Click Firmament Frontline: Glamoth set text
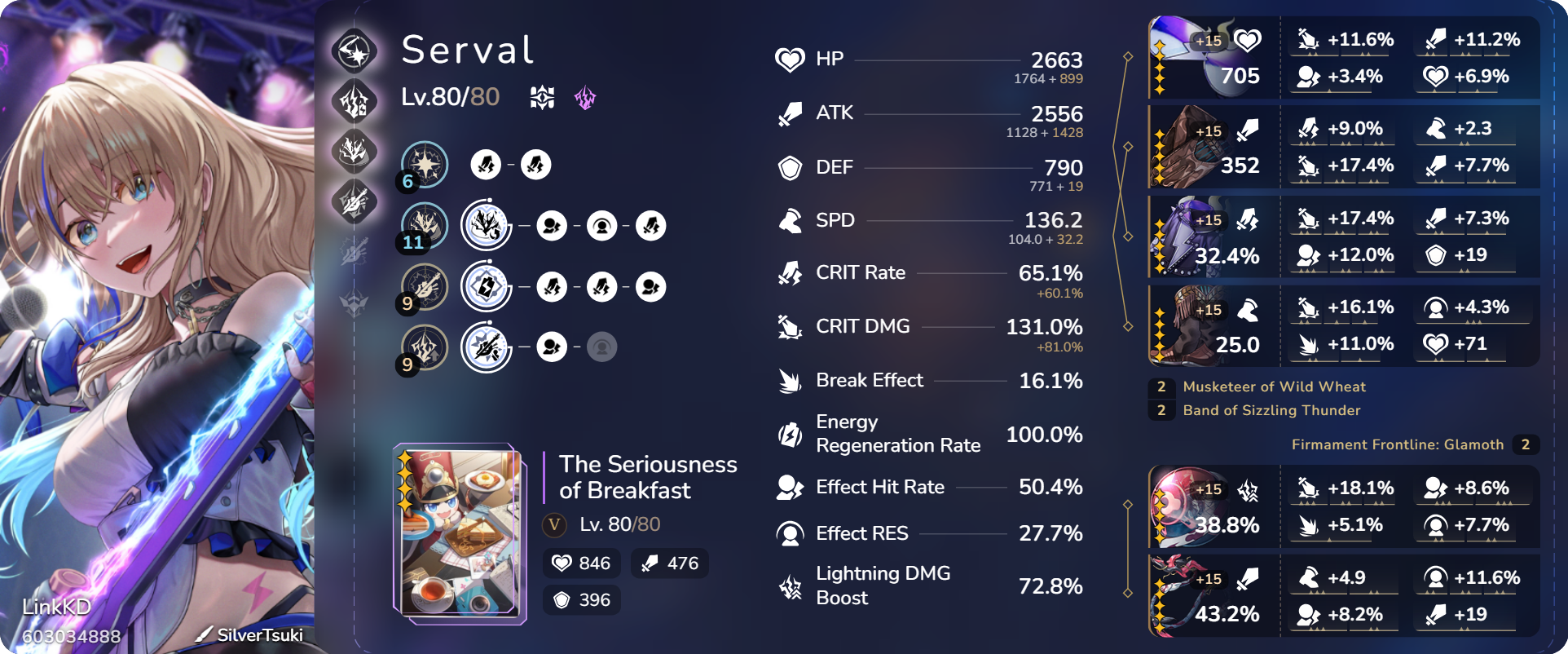 pos(1398,444)
